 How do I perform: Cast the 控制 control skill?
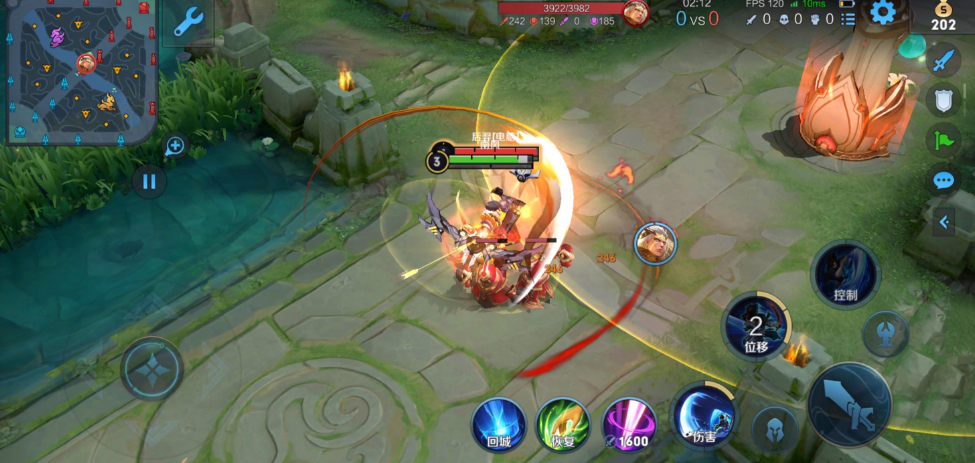click(x=845, y=273)
